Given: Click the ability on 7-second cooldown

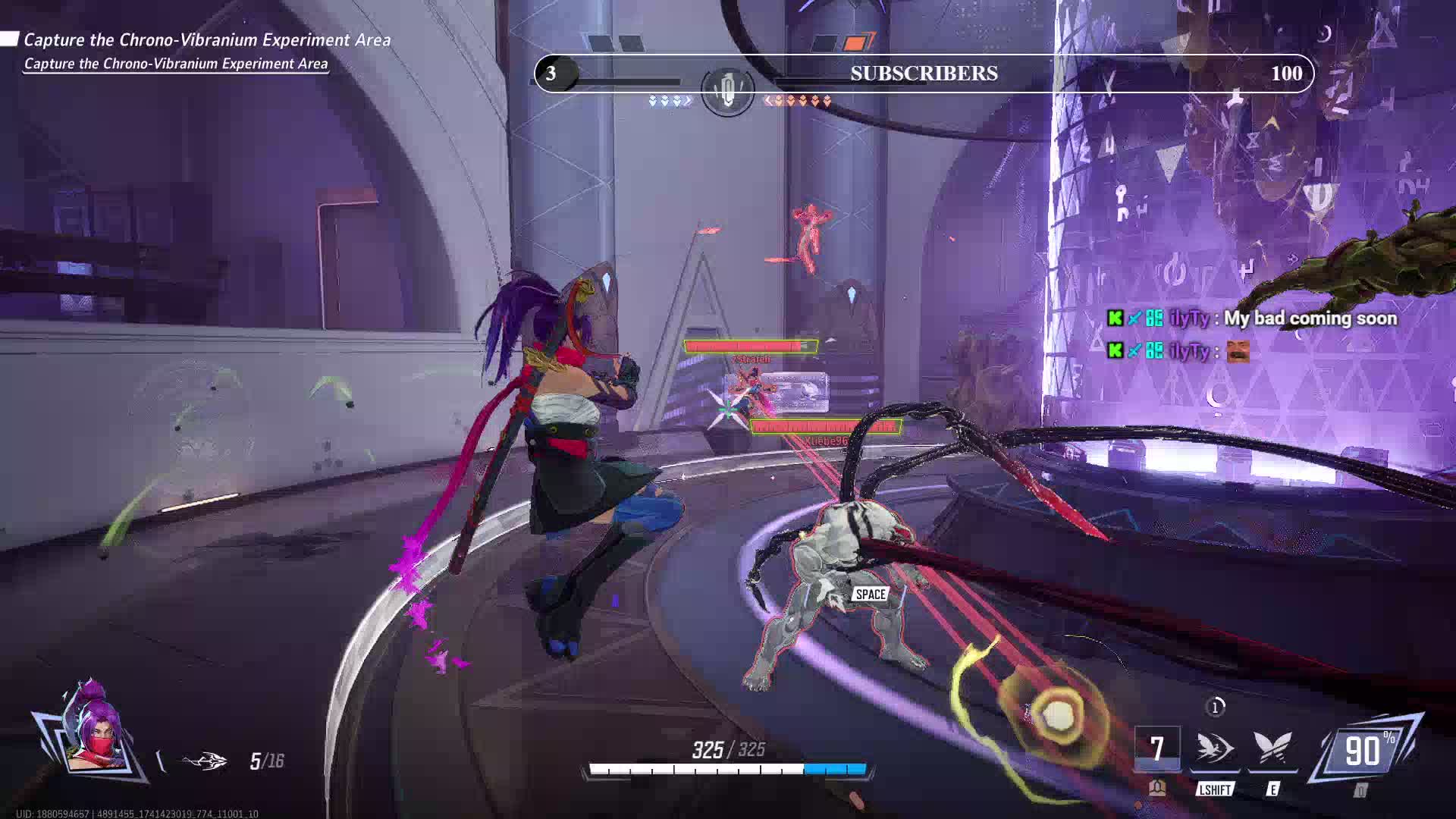Looking at the screenshot, I should (x=1156, y=748).
